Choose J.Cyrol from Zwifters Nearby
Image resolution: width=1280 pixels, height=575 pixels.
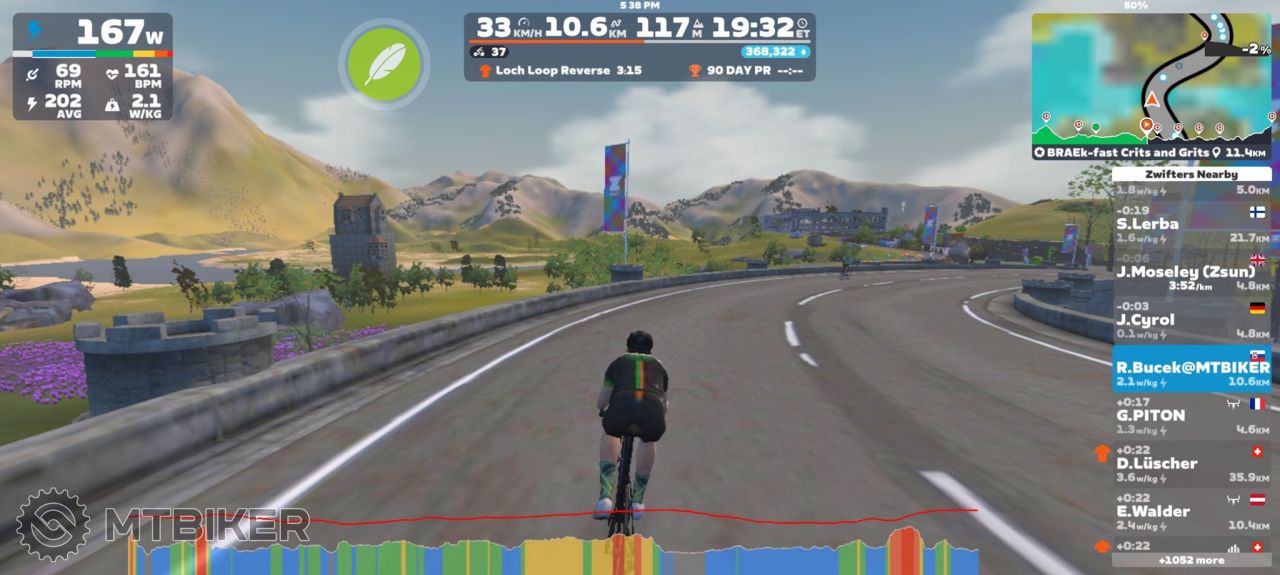(x=1191, y=320)
